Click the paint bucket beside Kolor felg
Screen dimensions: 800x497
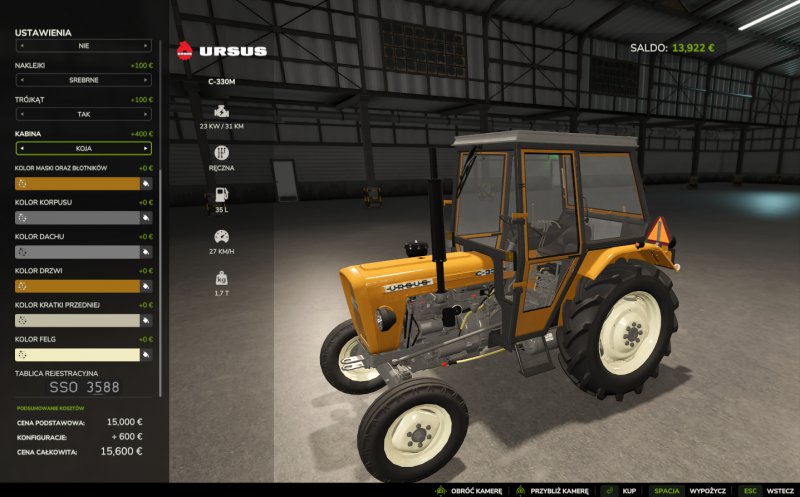[x=146, y=354]
